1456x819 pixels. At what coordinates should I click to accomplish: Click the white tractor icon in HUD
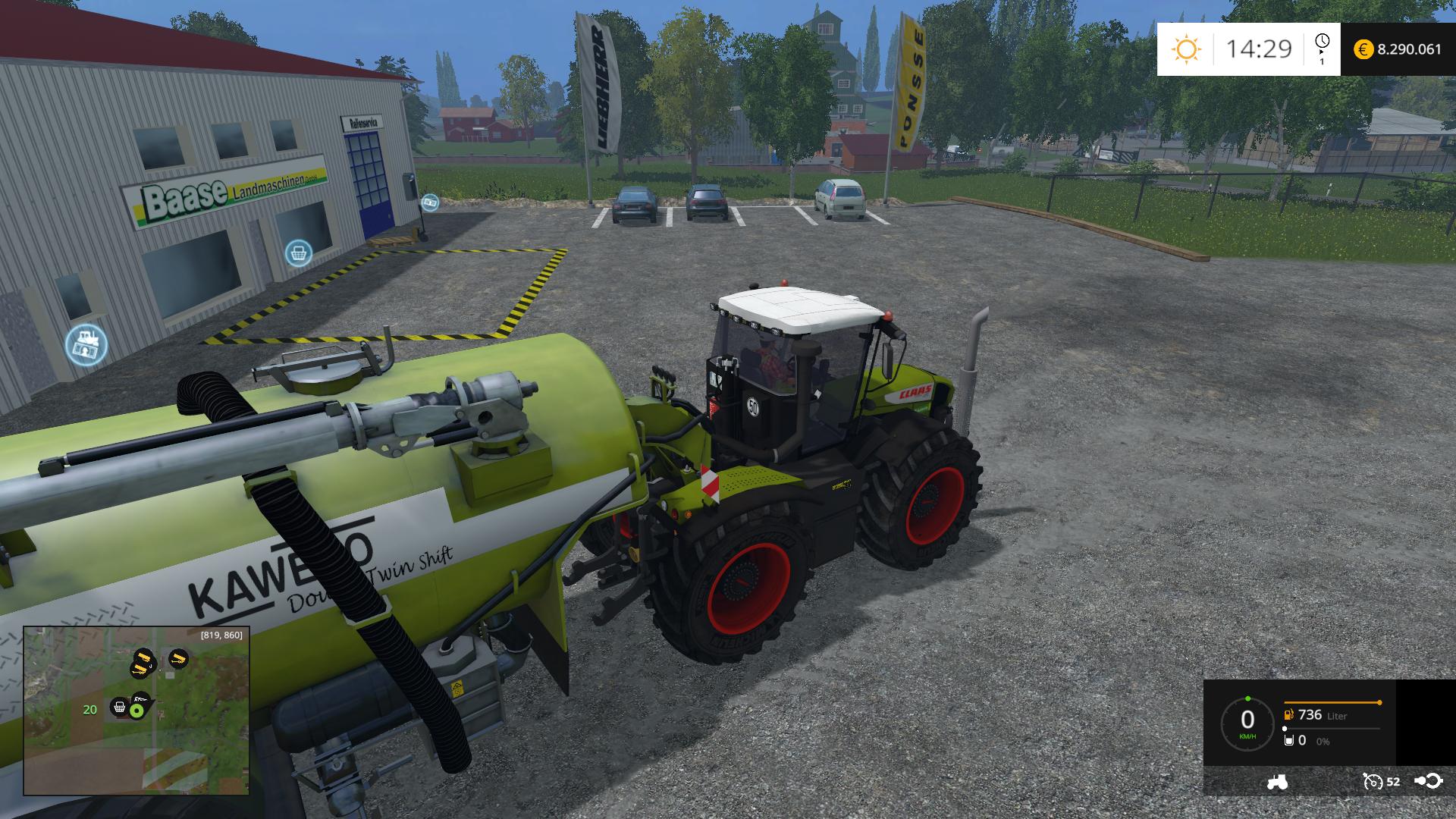(1276, 782)
